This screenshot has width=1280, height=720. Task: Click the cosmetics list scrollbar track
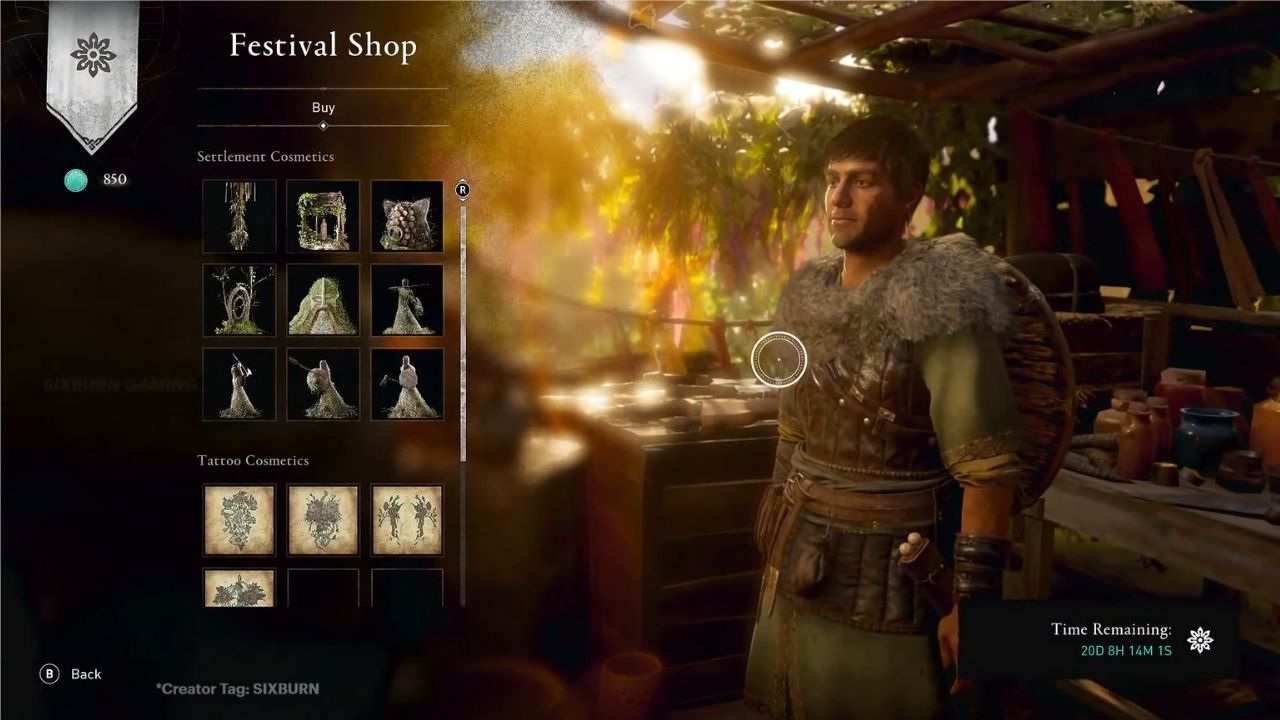[x=461, y=400]
